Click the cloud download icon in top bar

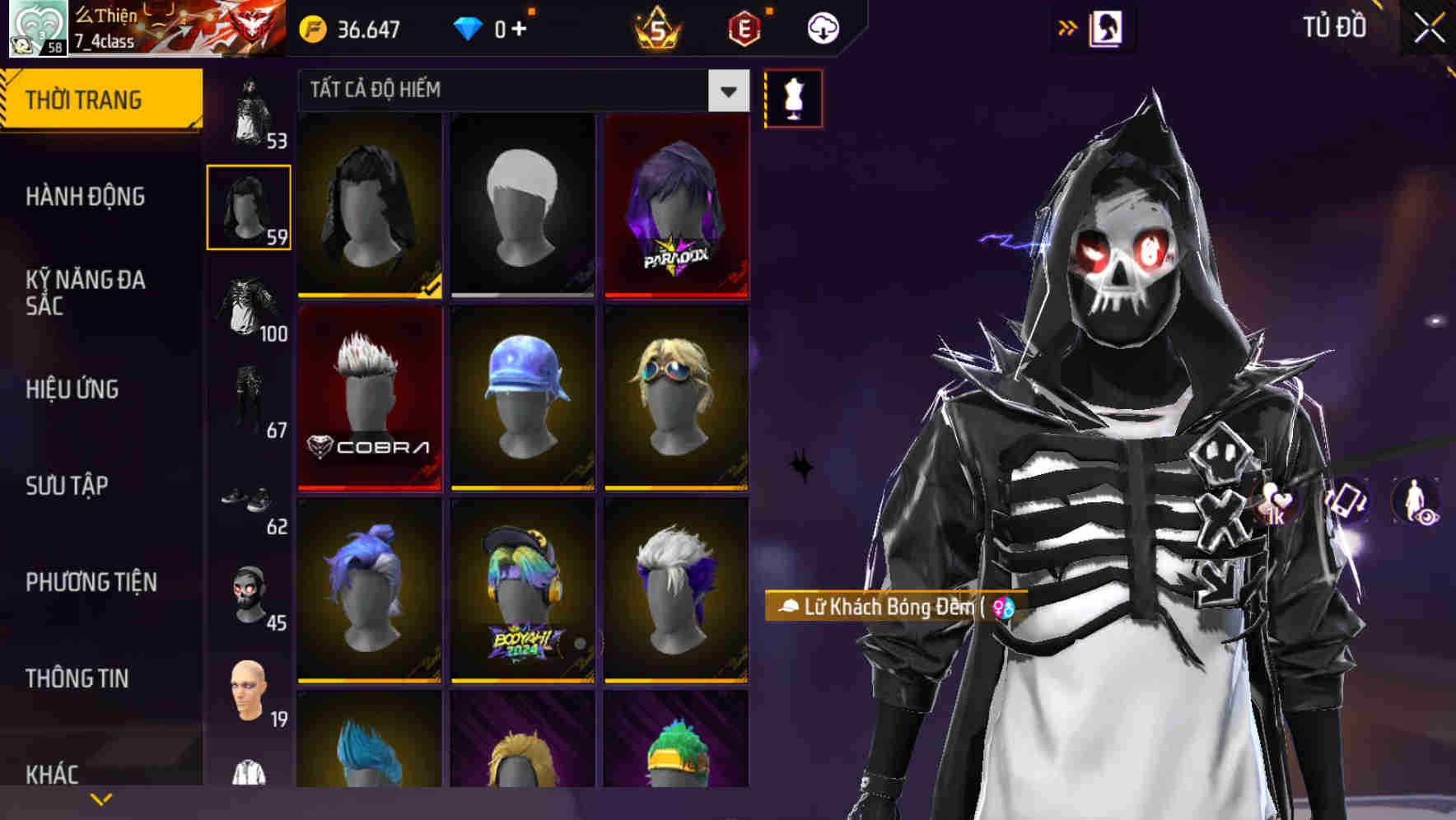pyautogui.click(x=822, y=27)
